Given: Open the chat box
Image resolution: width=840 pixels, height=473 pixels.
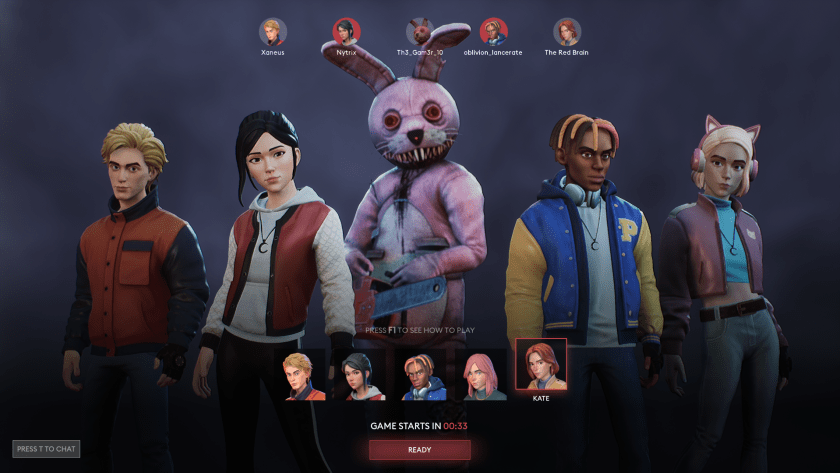Looking at the screenshot, I should pyautogui.click(x=46, y=449).
